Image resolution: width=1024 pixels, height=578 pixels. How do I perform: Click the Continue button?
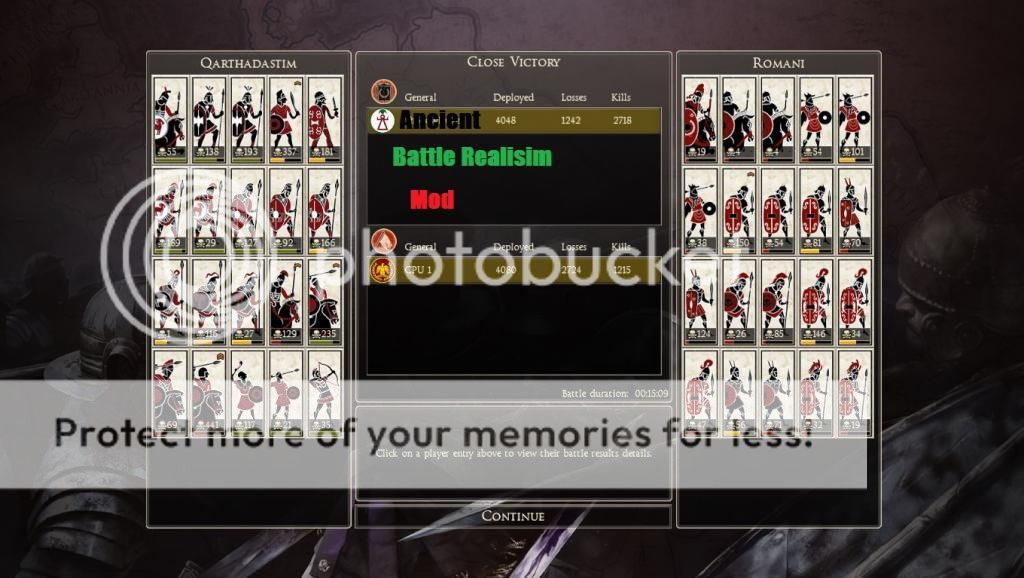(513, 516)
